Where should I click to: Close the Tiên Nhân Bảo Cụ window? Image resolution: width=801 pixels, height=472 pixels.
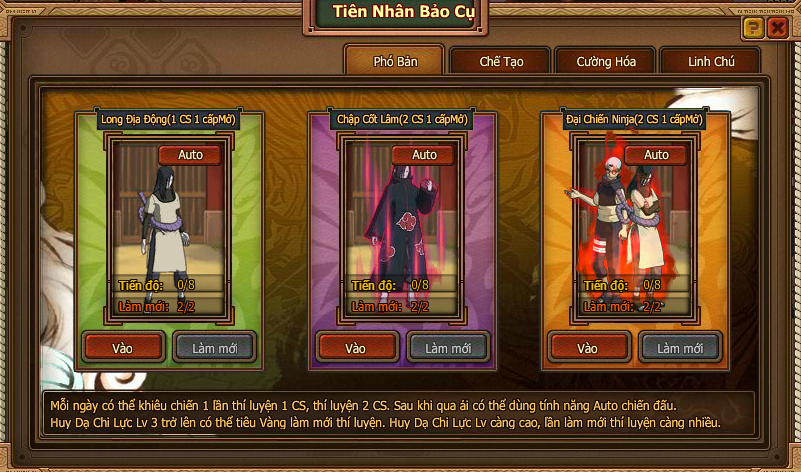tap(776, 28)
